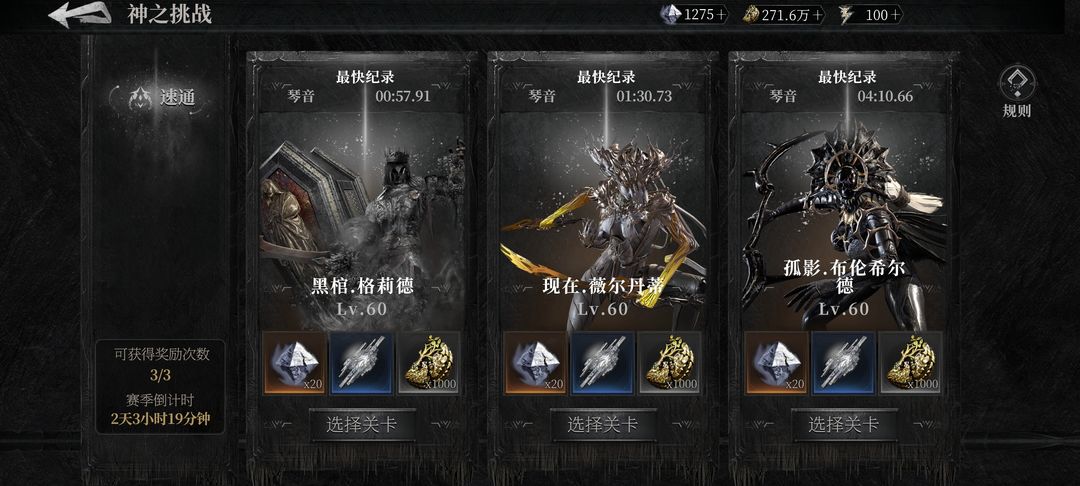Add more lightning stamina
The width and height of the screenshot is (1080, 486).
(895, 14)
